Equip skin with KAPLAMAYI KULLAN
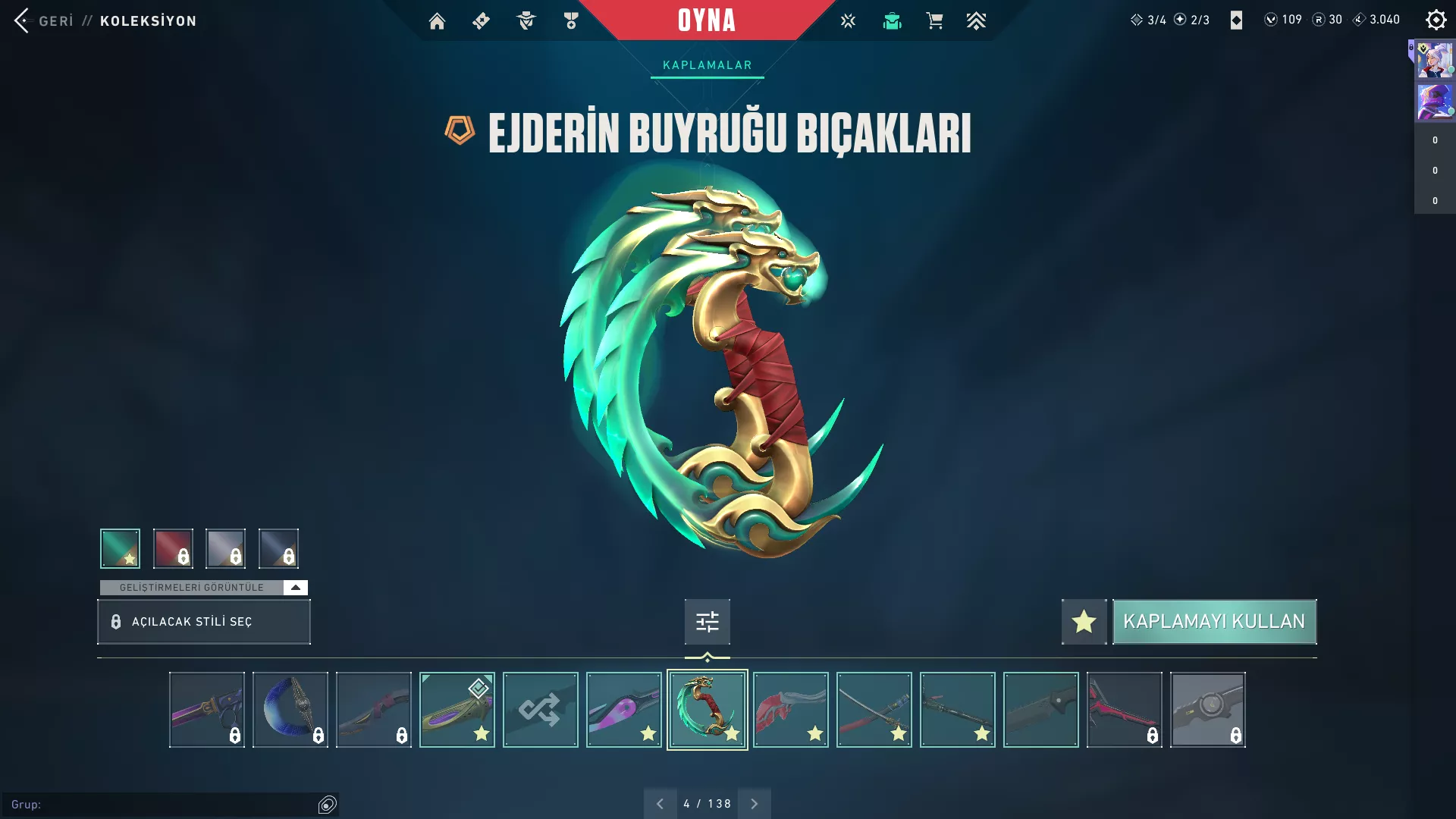Image resolution: width=1456 pixels, height=819 pixels. pyautogui.click(x=1213, y=622)
